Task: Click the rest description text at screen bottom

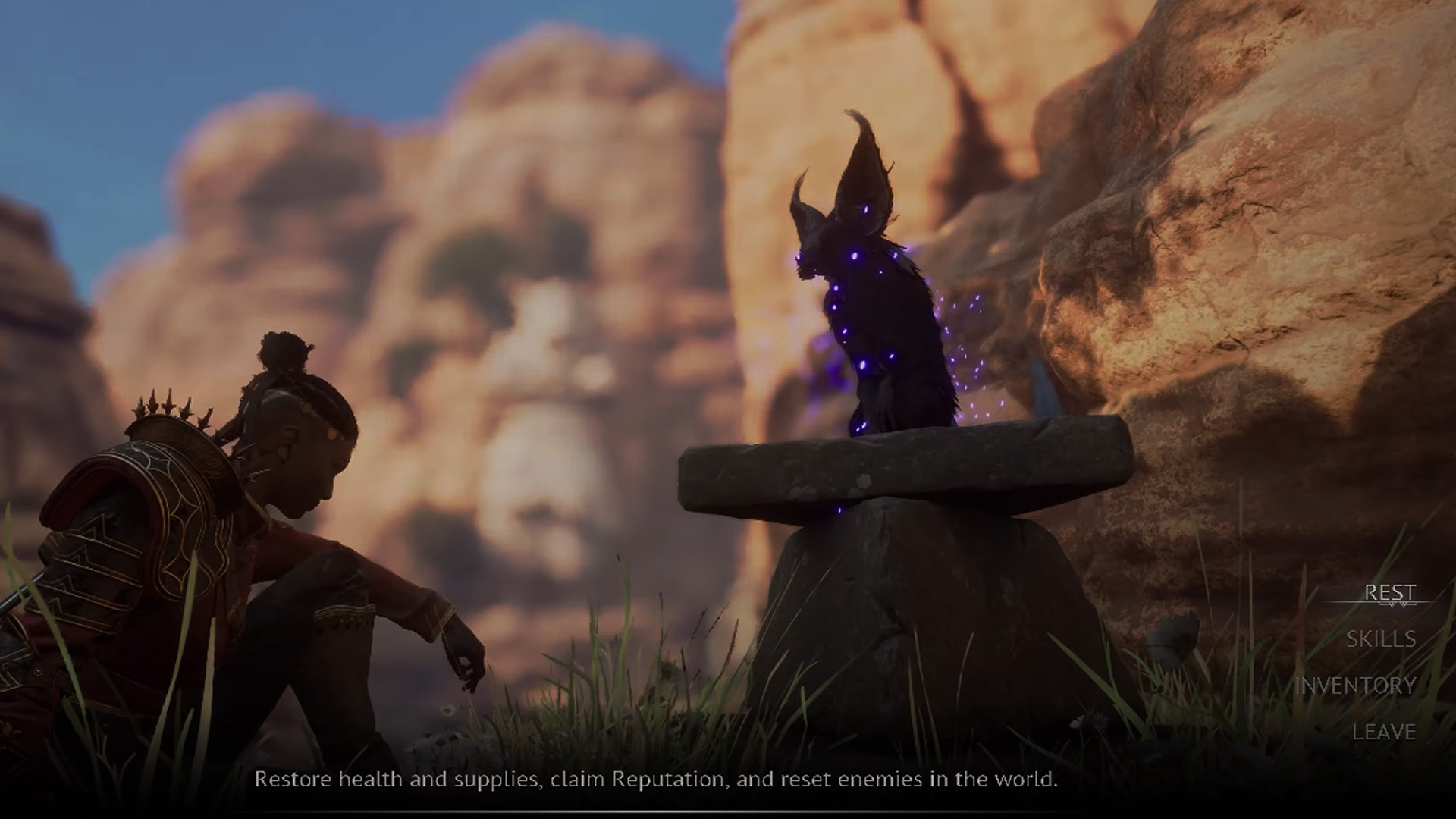Action: tap(660, 779)
